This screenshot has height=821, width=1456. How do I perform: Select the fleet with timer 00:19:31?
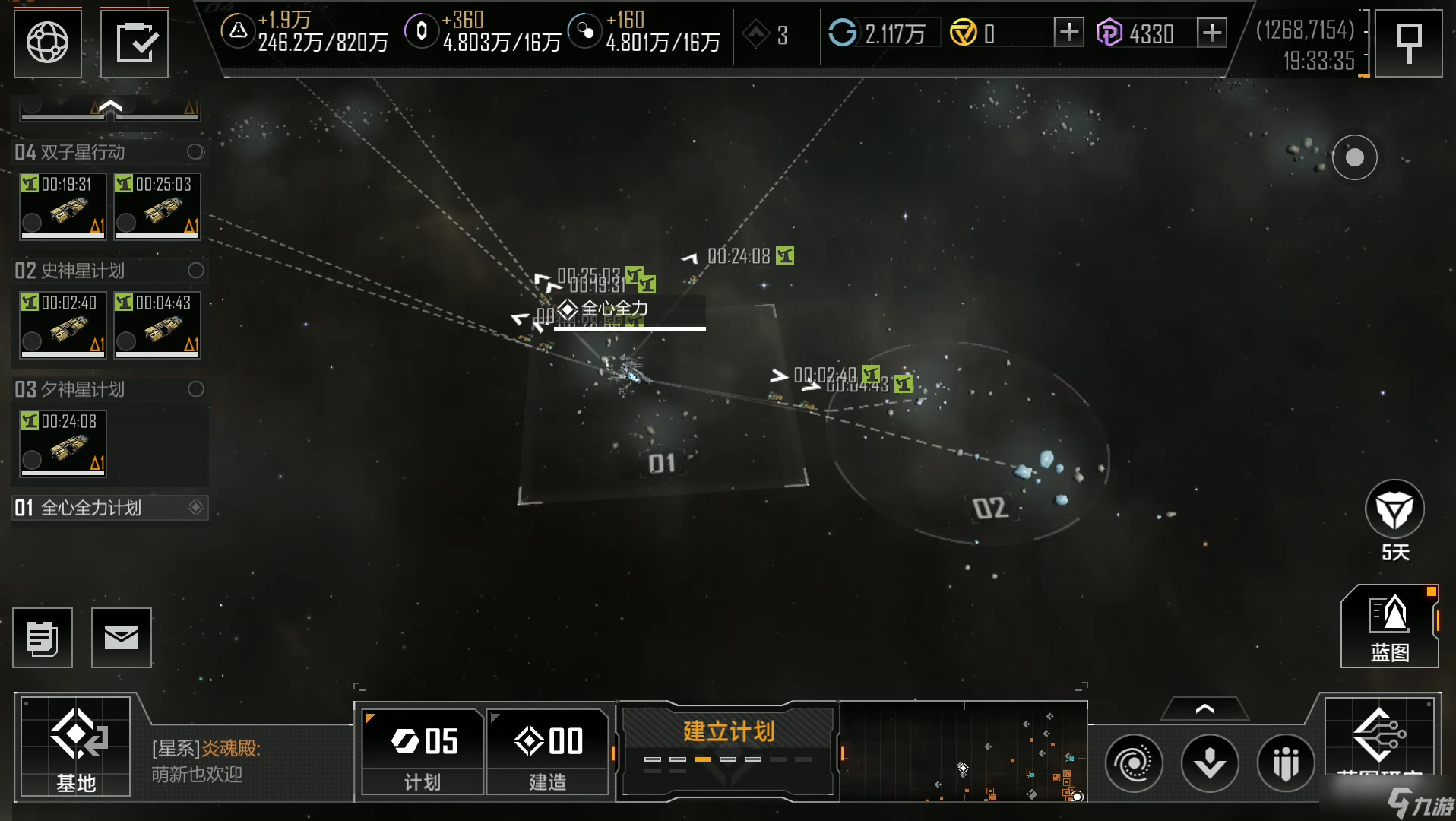(x=63, y=206)
